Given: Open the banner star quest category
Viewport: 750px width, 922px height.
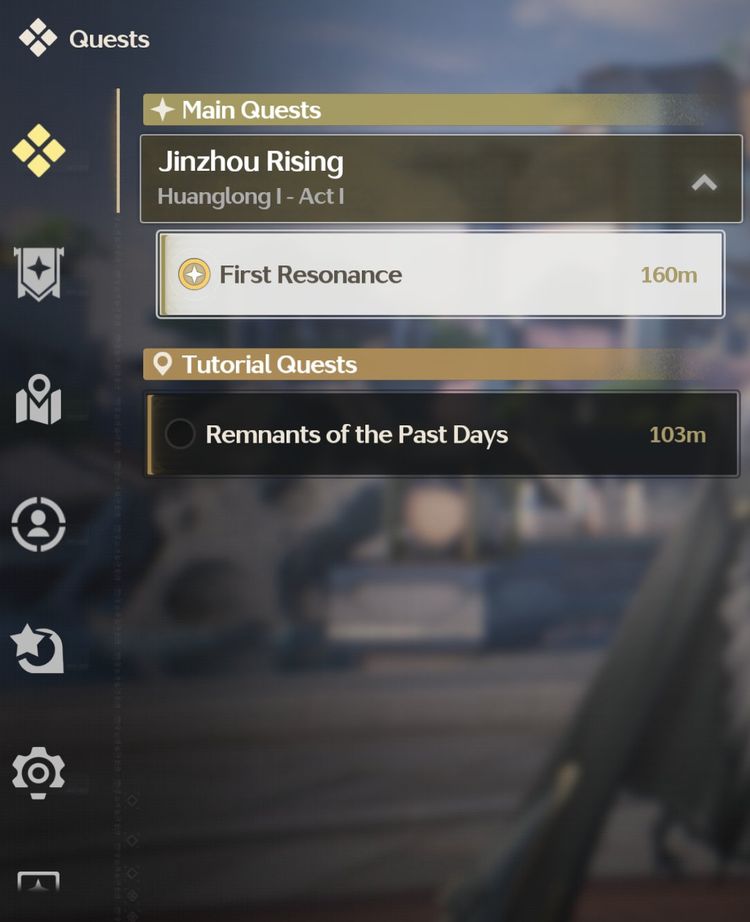Looking at the screenshot, I should click(x=39, y=273).
